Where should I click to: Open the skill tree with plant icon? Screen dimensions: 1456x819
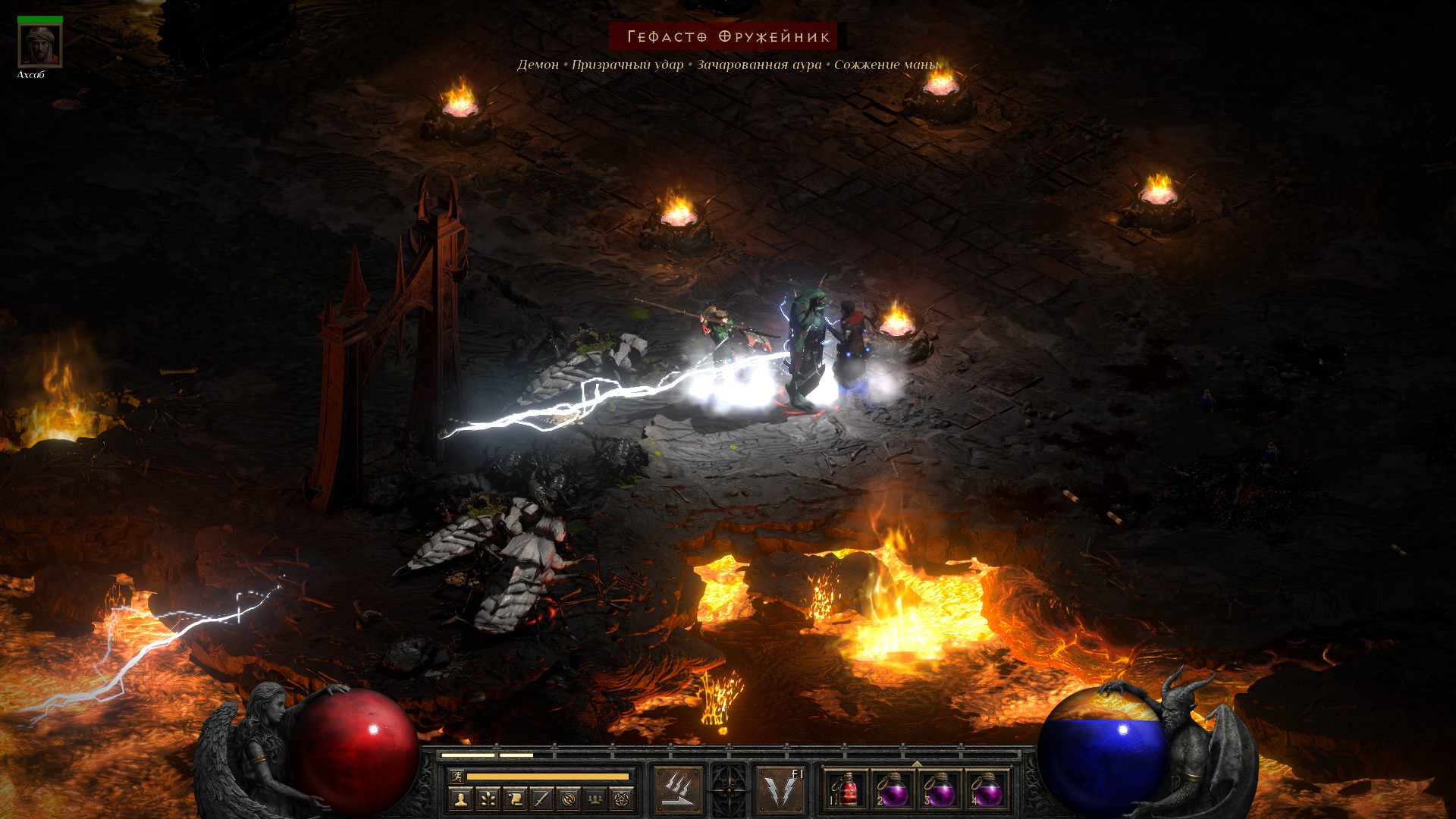tap(488, 799)
